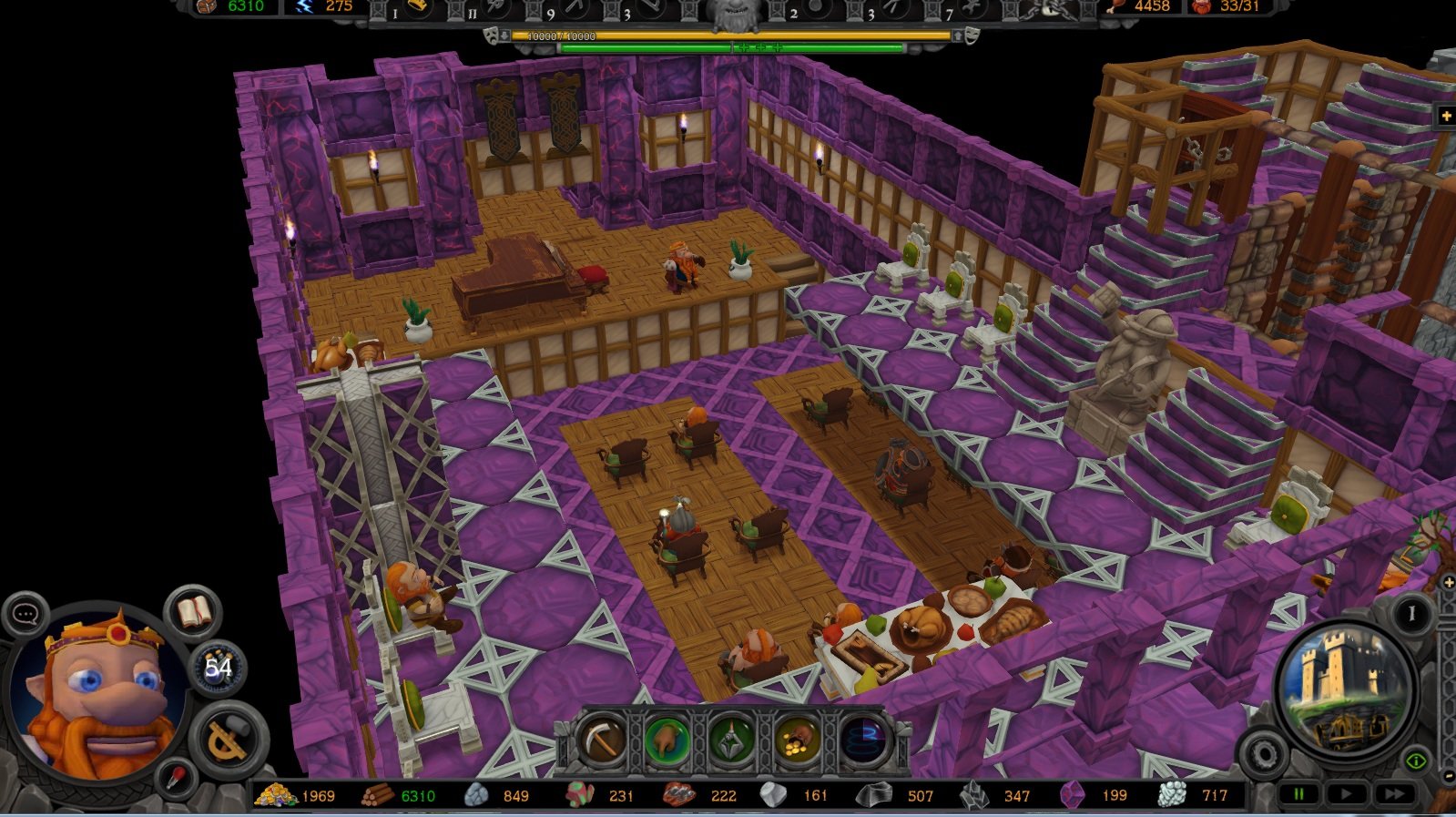This screenshot has width=1456, height=817.
Task: Toggle the pause game button
Action: [1298, 794]
